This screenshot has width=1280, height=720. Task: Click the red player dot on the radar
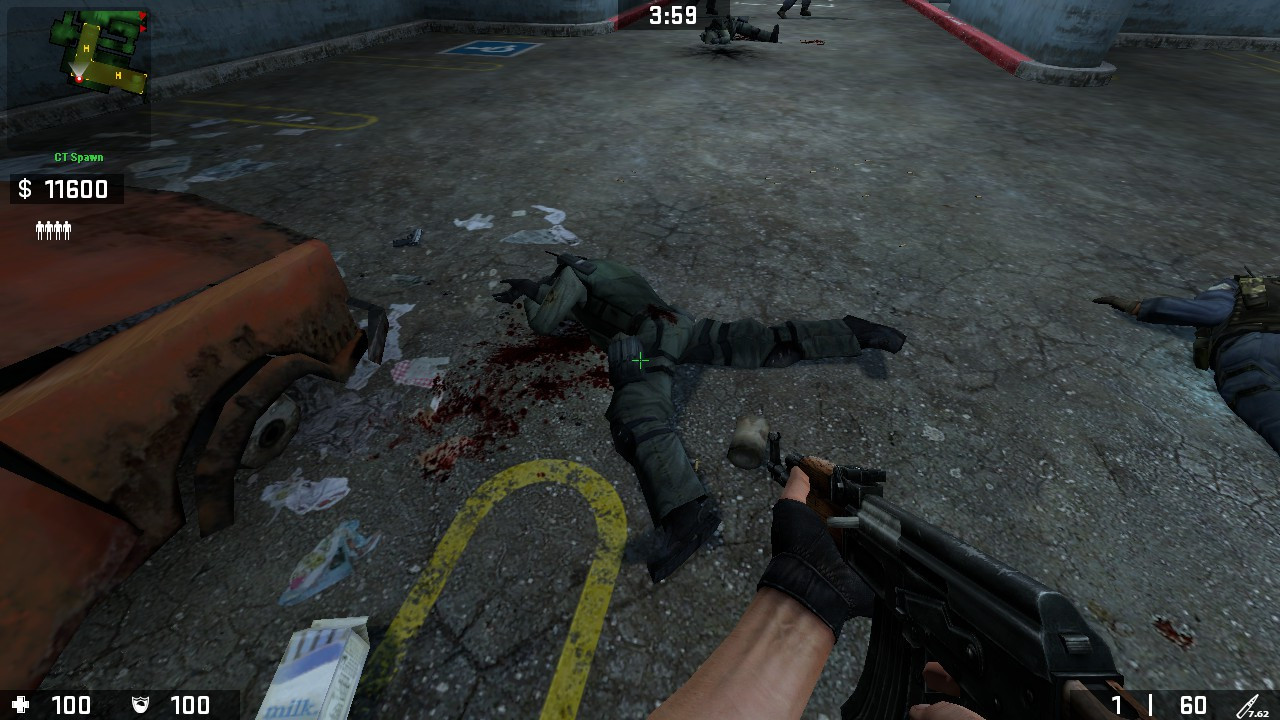(79, 78)
